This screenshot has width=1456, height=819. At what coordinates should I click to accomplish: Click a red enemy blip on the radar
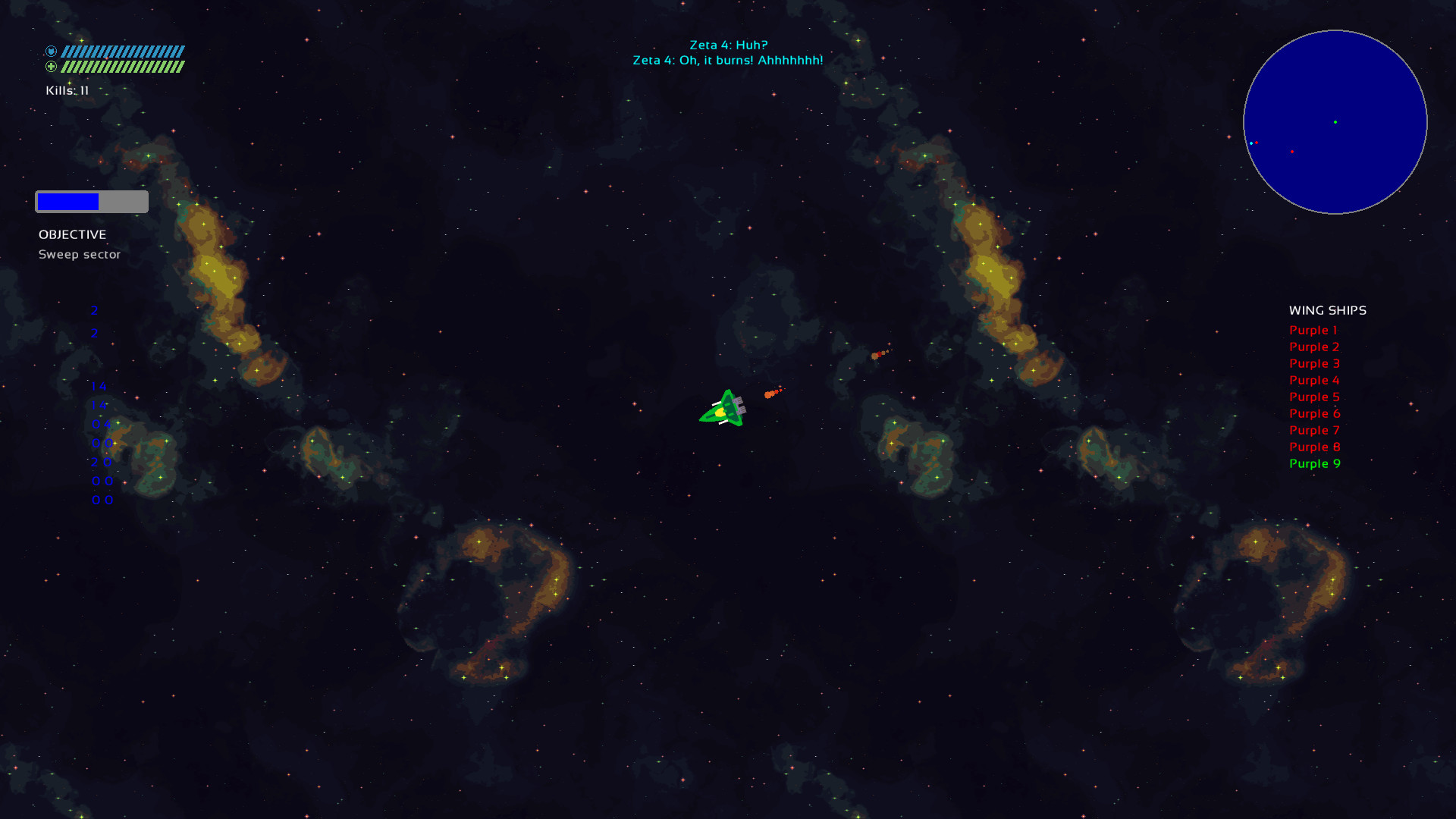tap(1293, 150)
